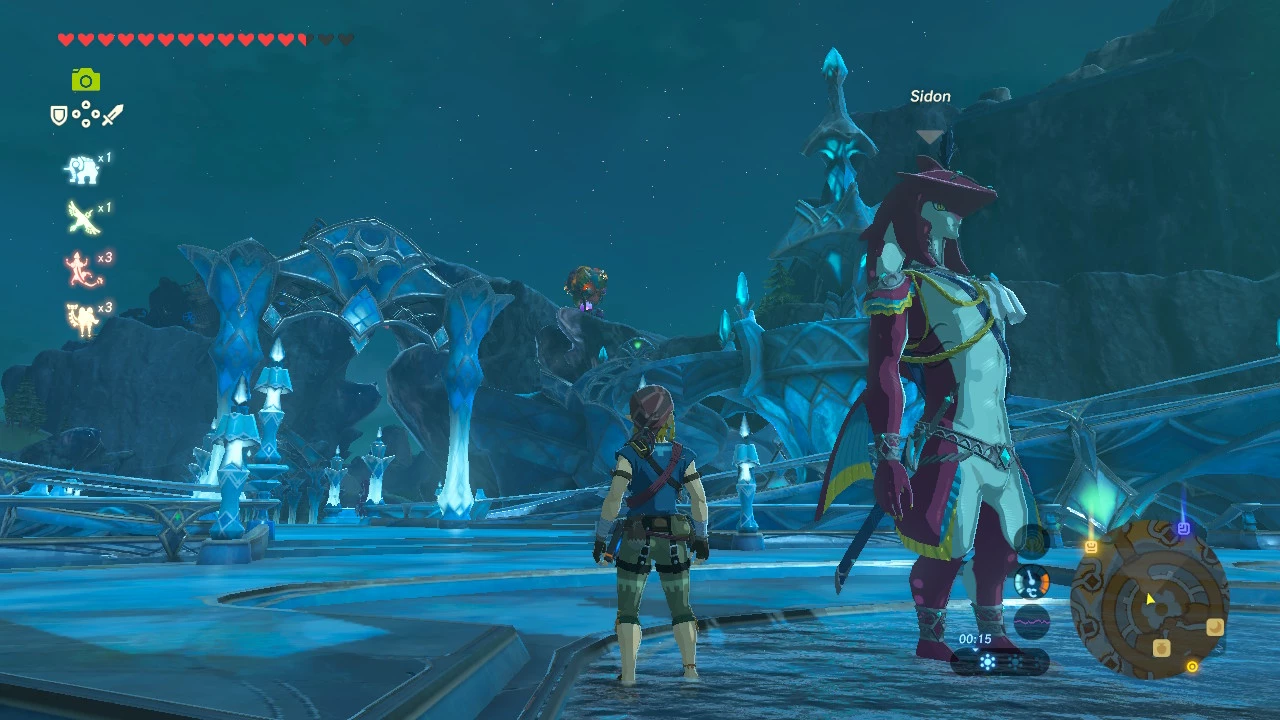Viewport: 1280px width, 720px height.
Task: Toggle the temperature gauge display
Action: pyautogui.click(x=1030, y=580)
